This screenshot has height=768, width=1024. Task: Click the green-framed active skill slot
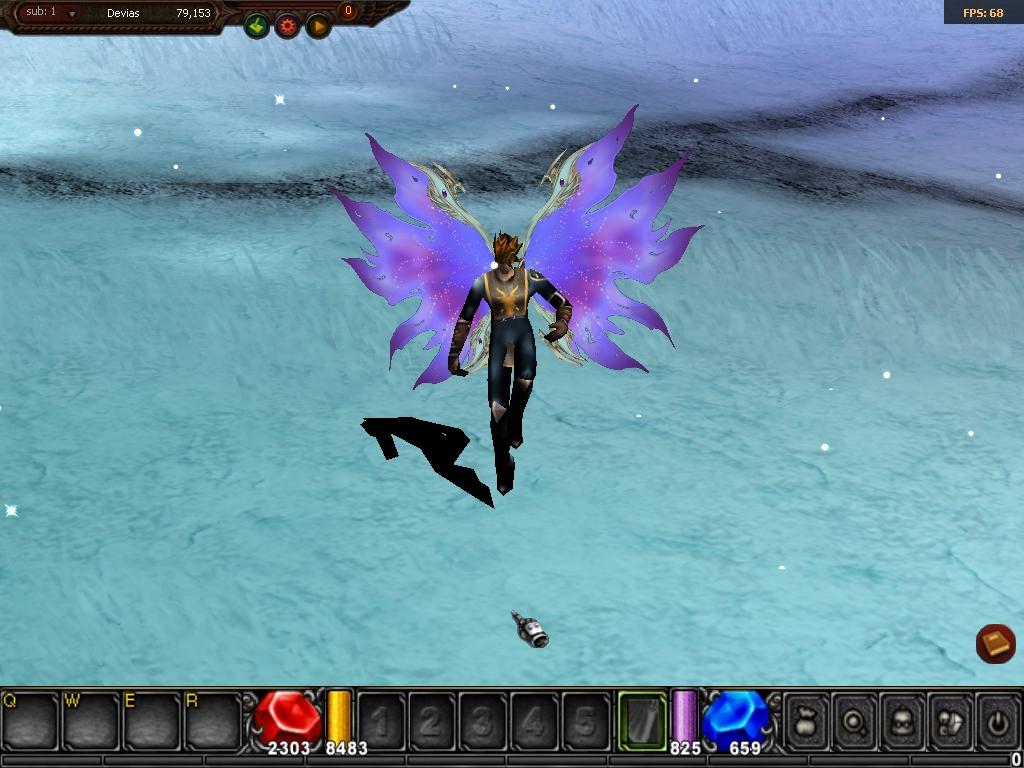point(642,720)
